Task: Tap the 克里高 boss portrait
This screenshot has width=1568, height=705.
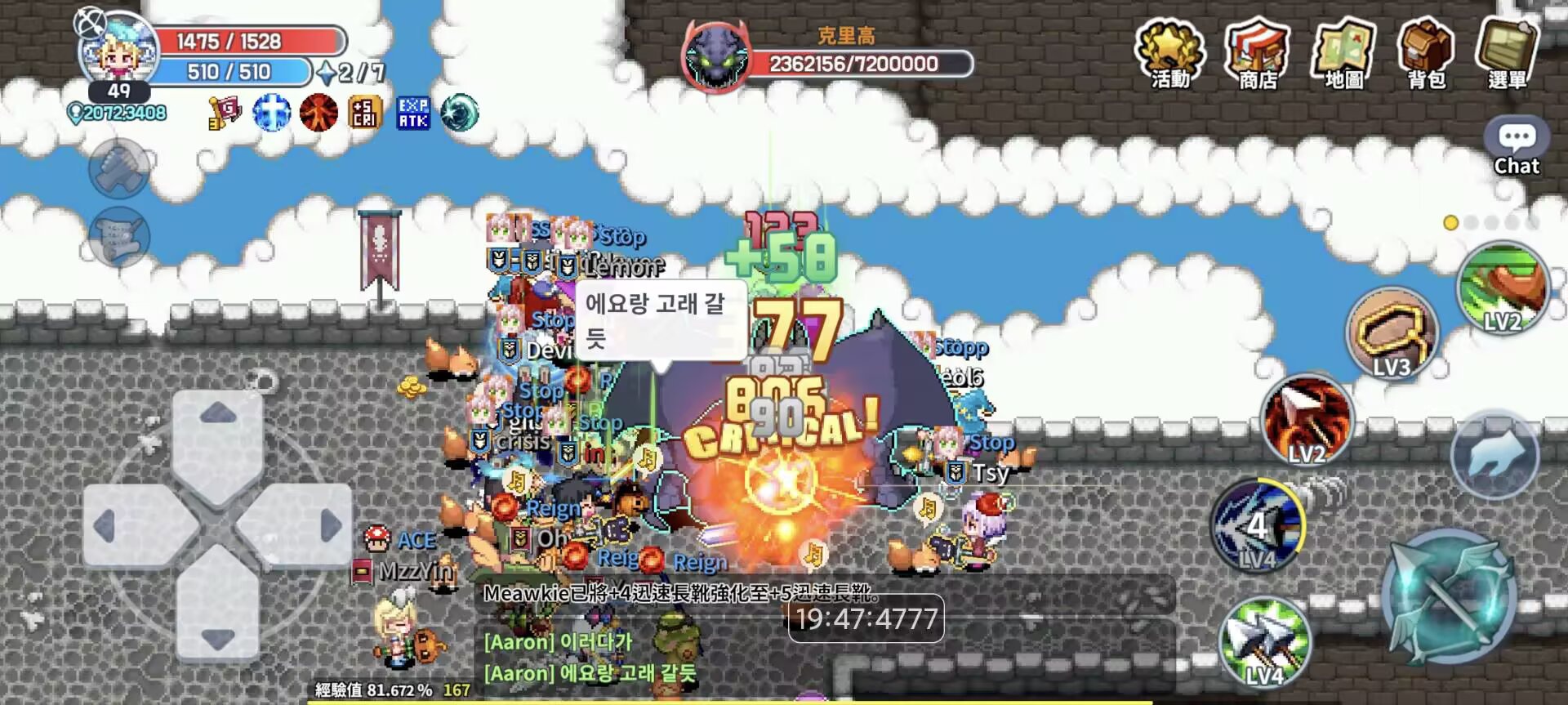Action: click(x=717, y=51)
